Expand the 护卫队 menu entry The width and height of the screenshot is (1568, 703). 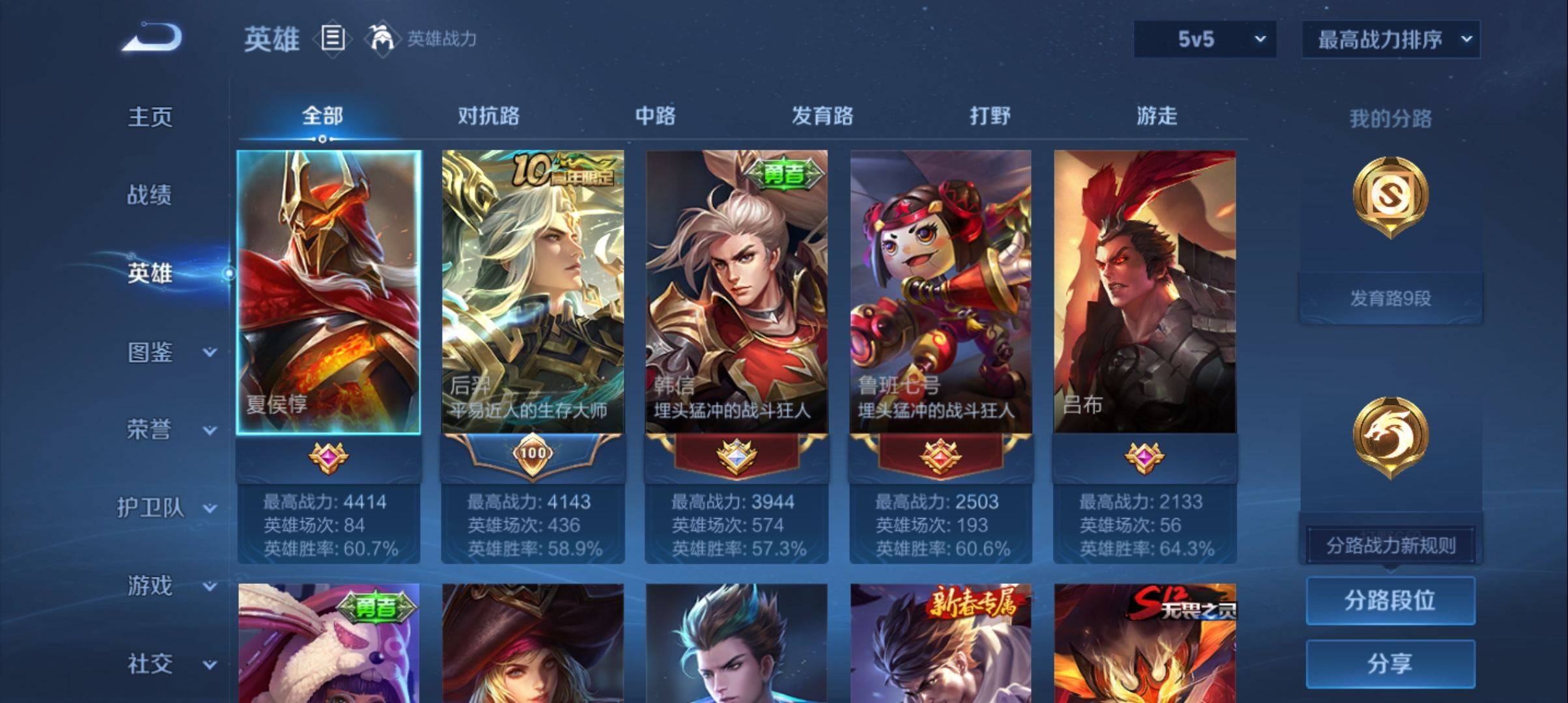[167, 508]
